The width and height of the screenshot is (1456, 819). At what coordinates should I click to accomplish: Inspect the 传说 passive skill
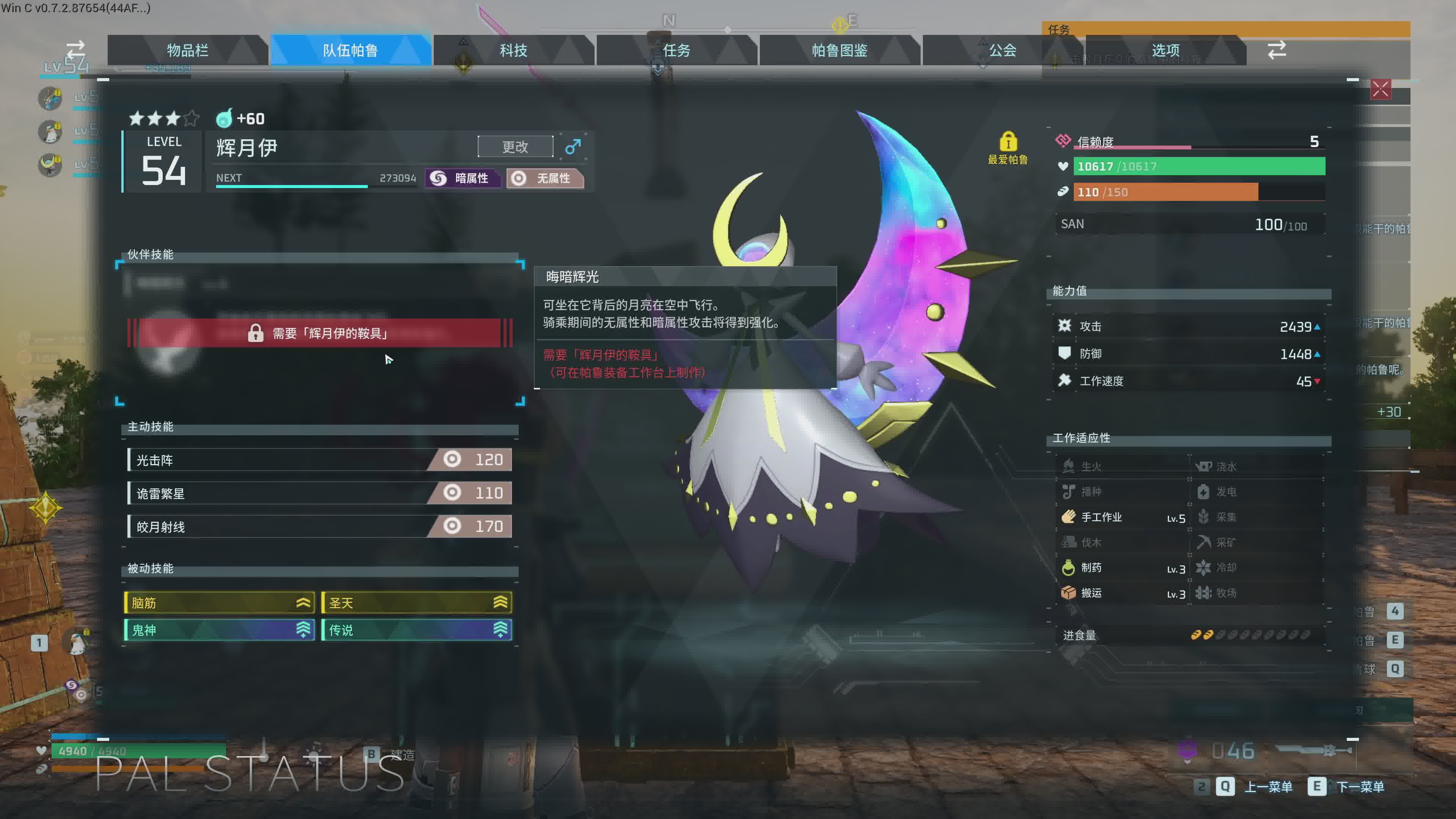click(417, 630)
